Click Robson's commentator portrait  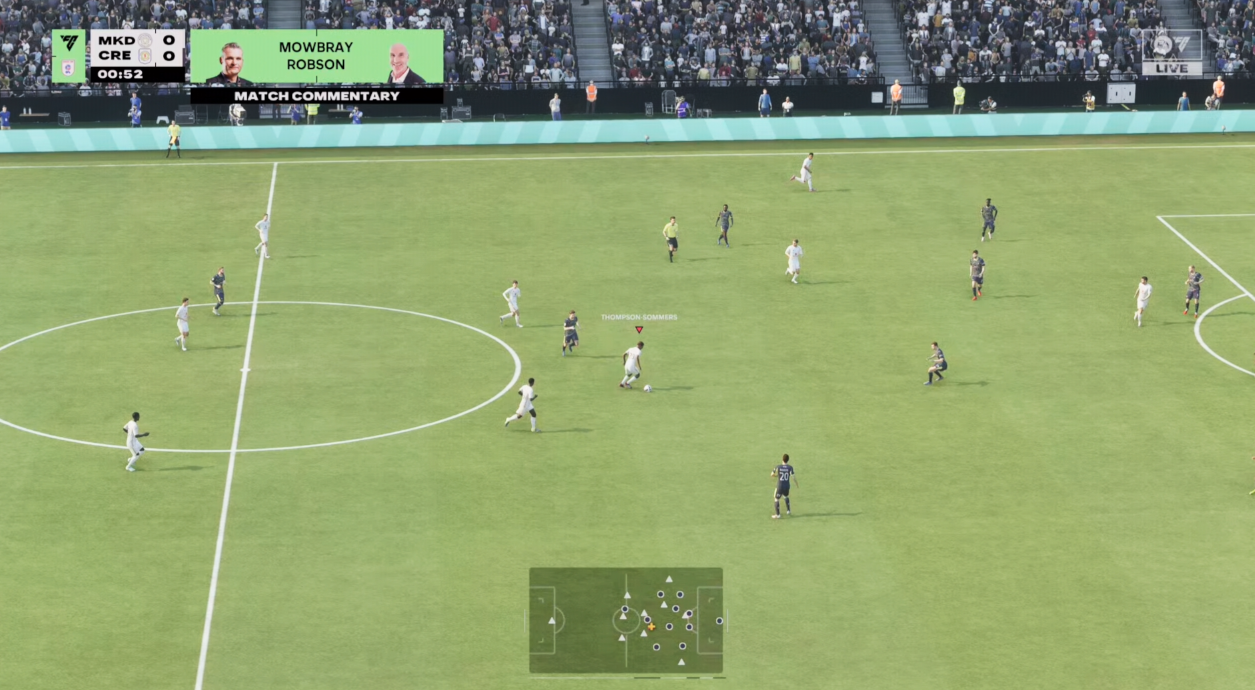pos(405,64)
